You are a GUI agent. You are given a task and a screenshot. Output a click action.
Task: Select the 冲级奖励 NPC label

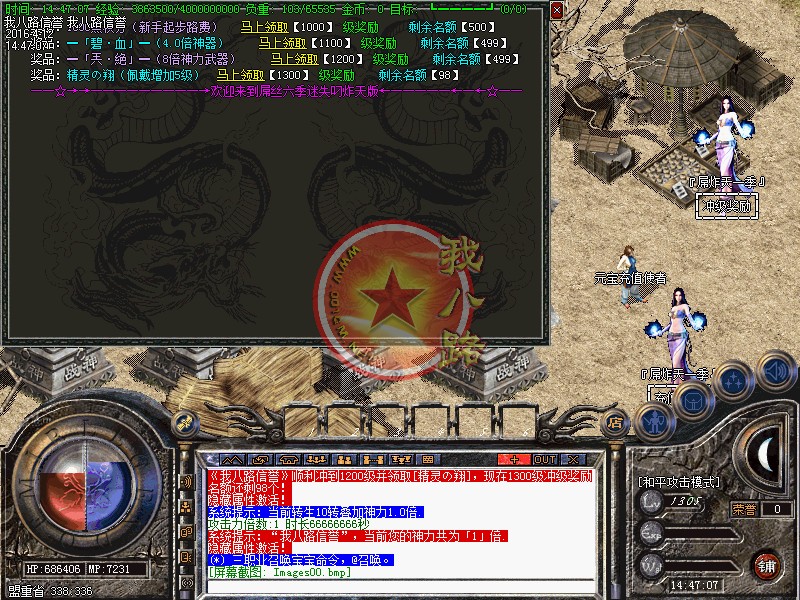pos(726,205)
